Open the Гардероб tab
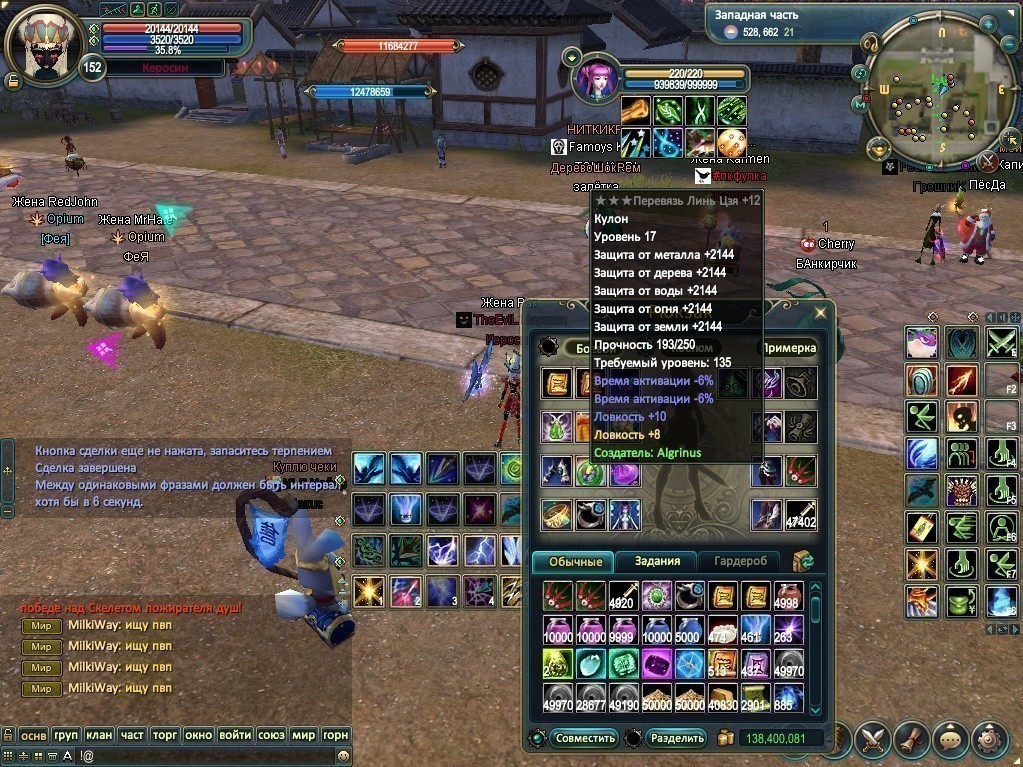Screen dimensions: 1023x767 pyautogui.click(x=739, y=562)
